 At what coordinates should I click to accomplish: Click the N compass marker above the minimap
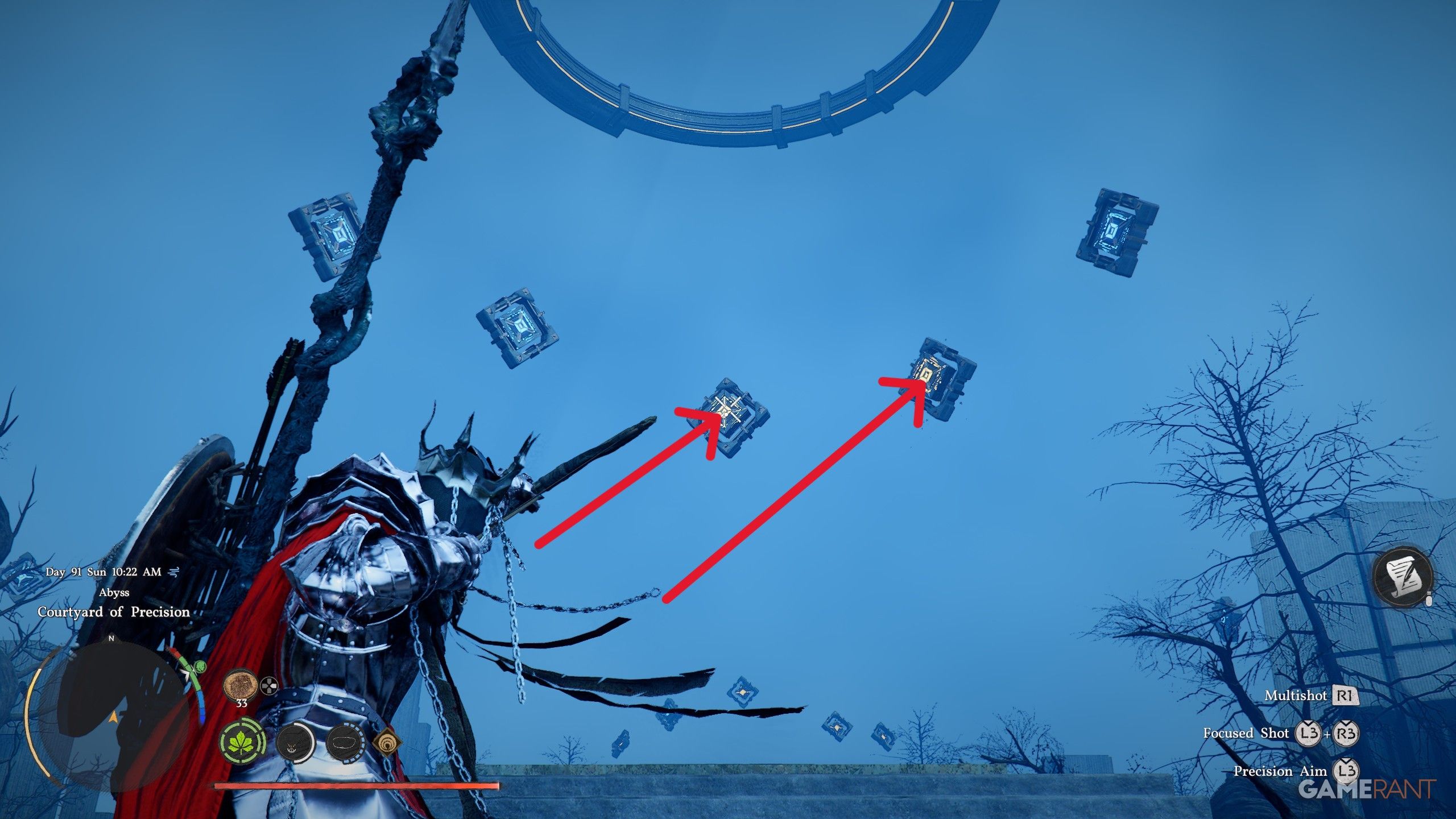click(111, 638)
